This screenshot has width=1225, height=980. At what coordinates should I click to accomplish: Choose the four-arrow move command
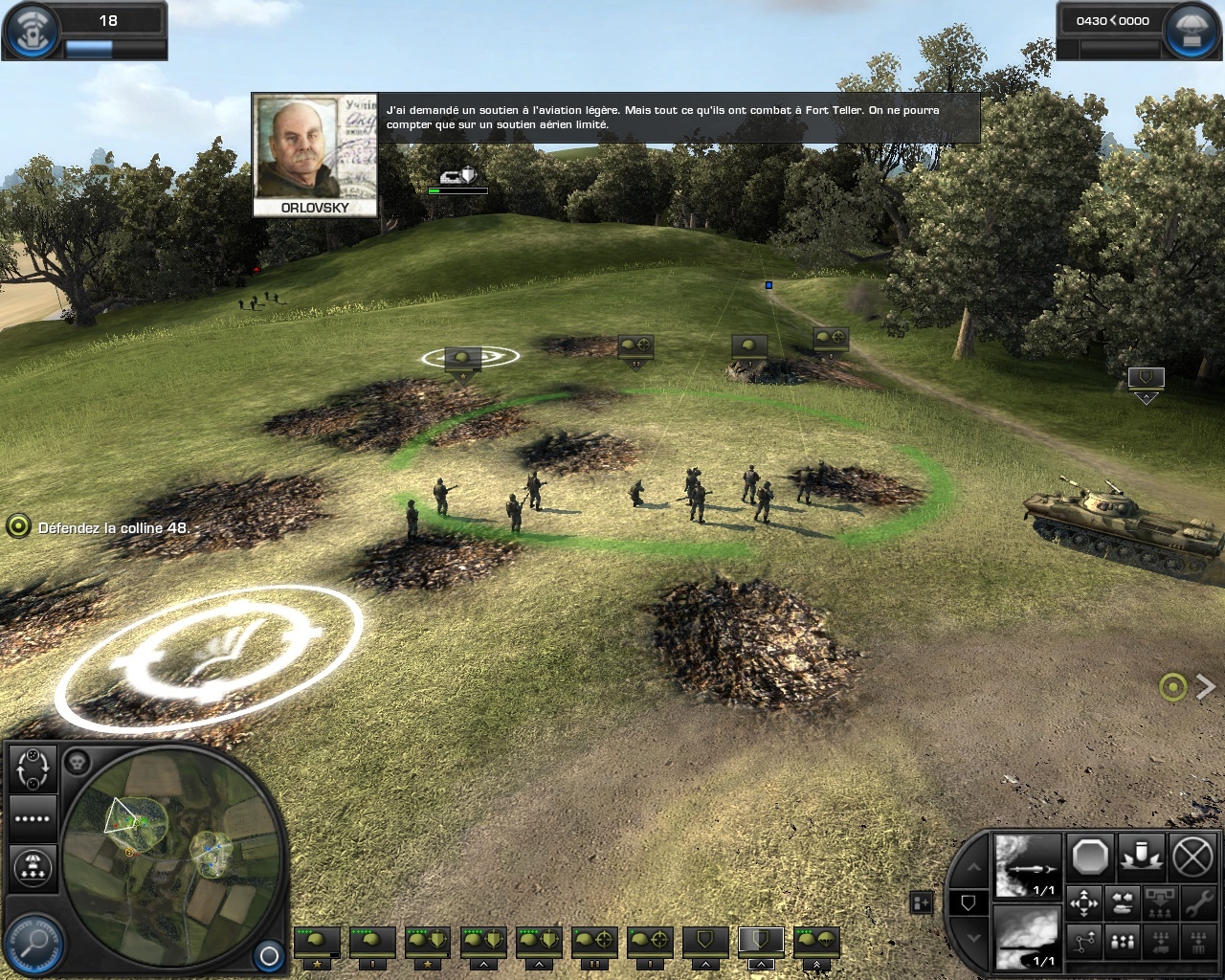click(x=1083, y=902)
